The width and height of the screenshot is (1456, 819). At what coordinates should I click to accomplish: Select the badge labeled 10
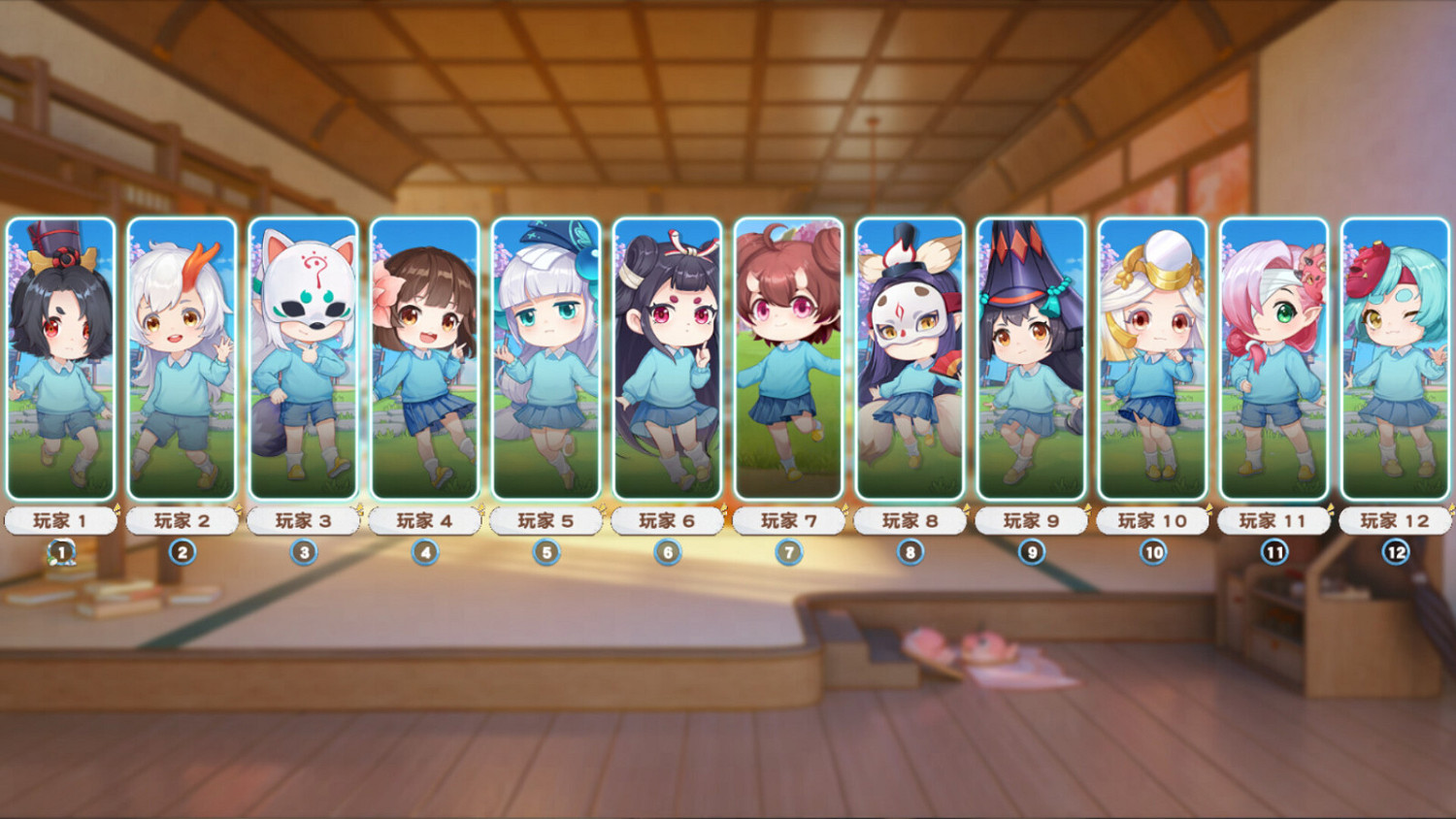click(x=1153, y=551)
